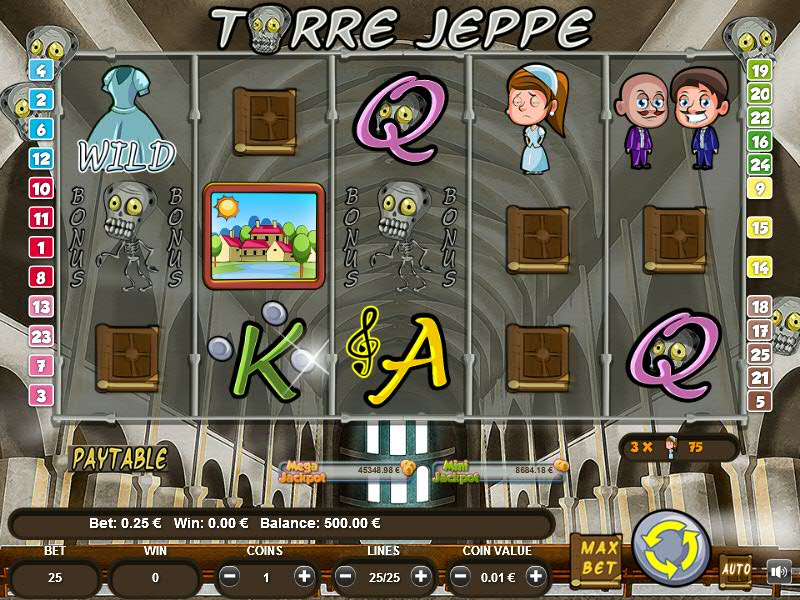The width and height of the screenshot is (800, 600).
Task: Raise the coin value
Action: (x=536, y=577)
